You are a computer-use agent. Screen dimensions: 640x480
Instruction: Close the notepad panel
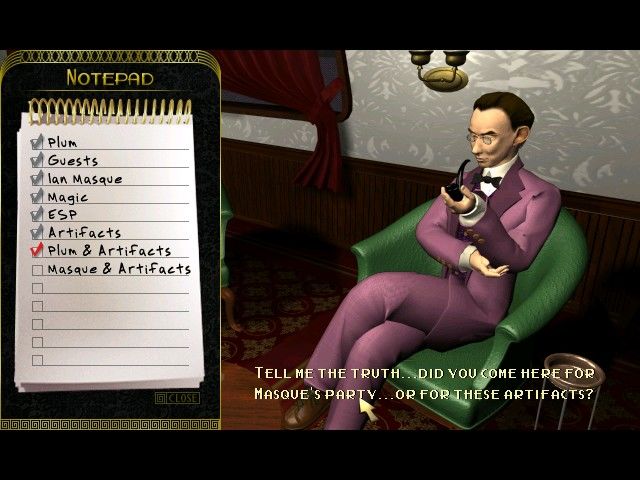[177, 398]
